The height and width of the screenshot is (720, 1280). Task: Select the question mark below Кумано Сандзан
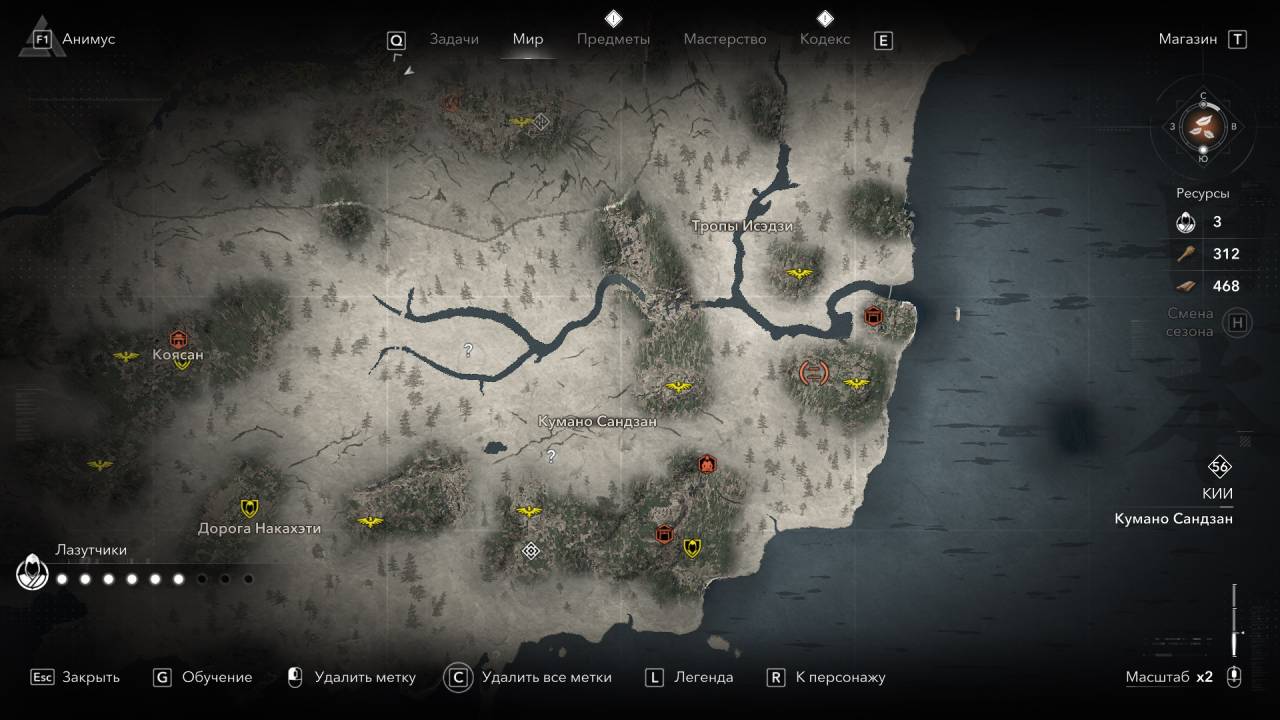550,456
